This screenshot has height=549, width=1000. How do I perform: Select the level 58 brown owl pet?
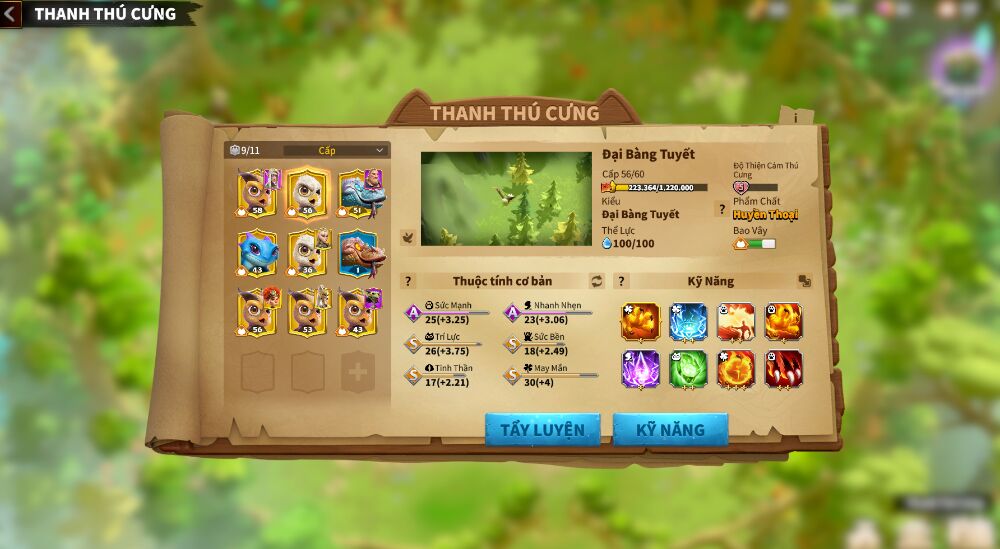point(257,193)
